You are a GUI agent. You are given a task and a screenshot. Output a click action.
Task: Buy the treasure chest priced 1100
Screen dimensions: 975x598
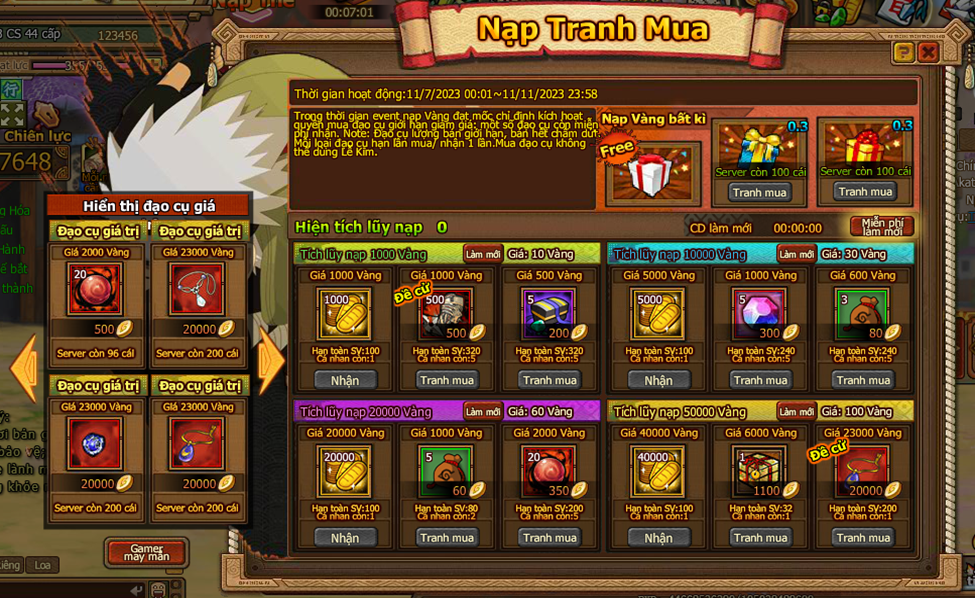click(x=760, y=538)
